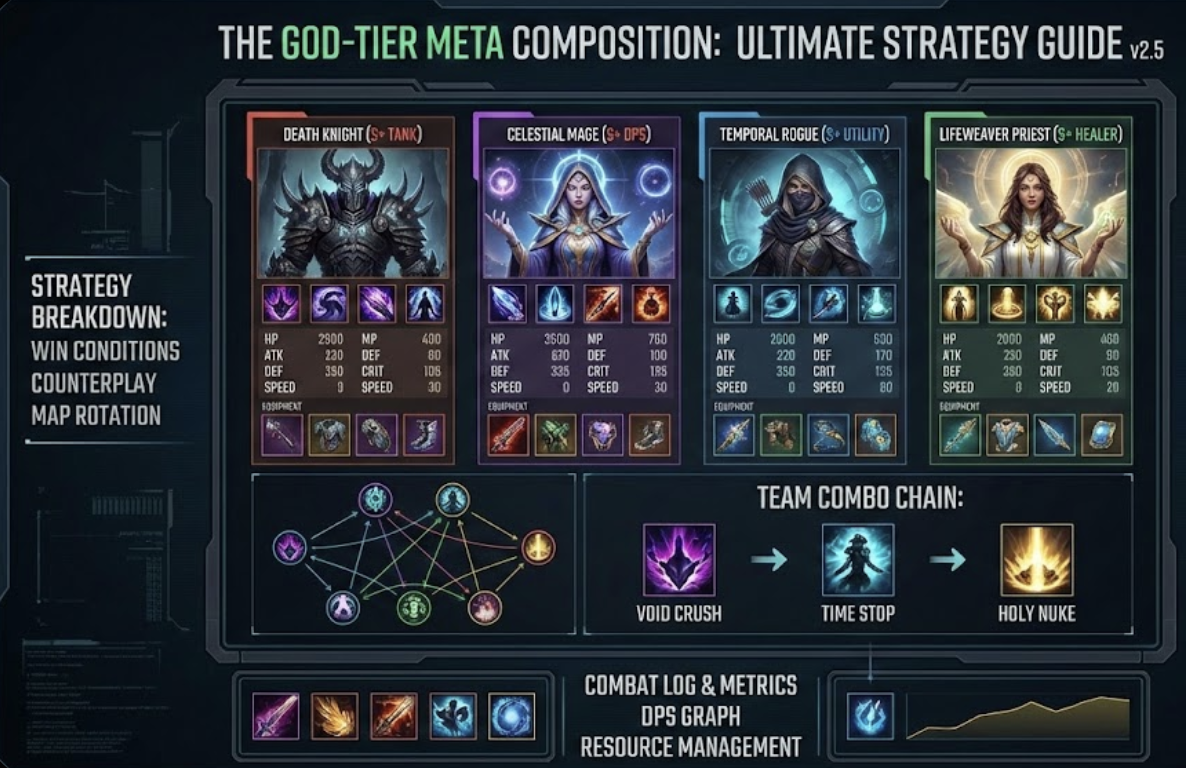Viewport: 1186px width, 768px height.
Task: Pick the Lifeweaver Priest portrait
Action: pos(1030,213)
